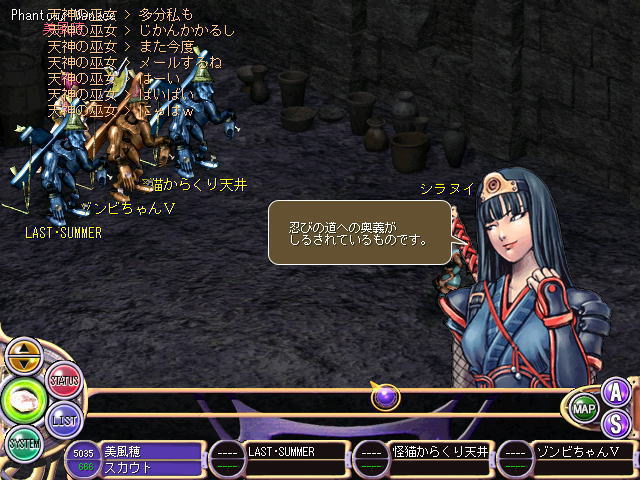Click the purple A button
The height and width of the screenshot is (481, 640).
click(x=617, y=391)
